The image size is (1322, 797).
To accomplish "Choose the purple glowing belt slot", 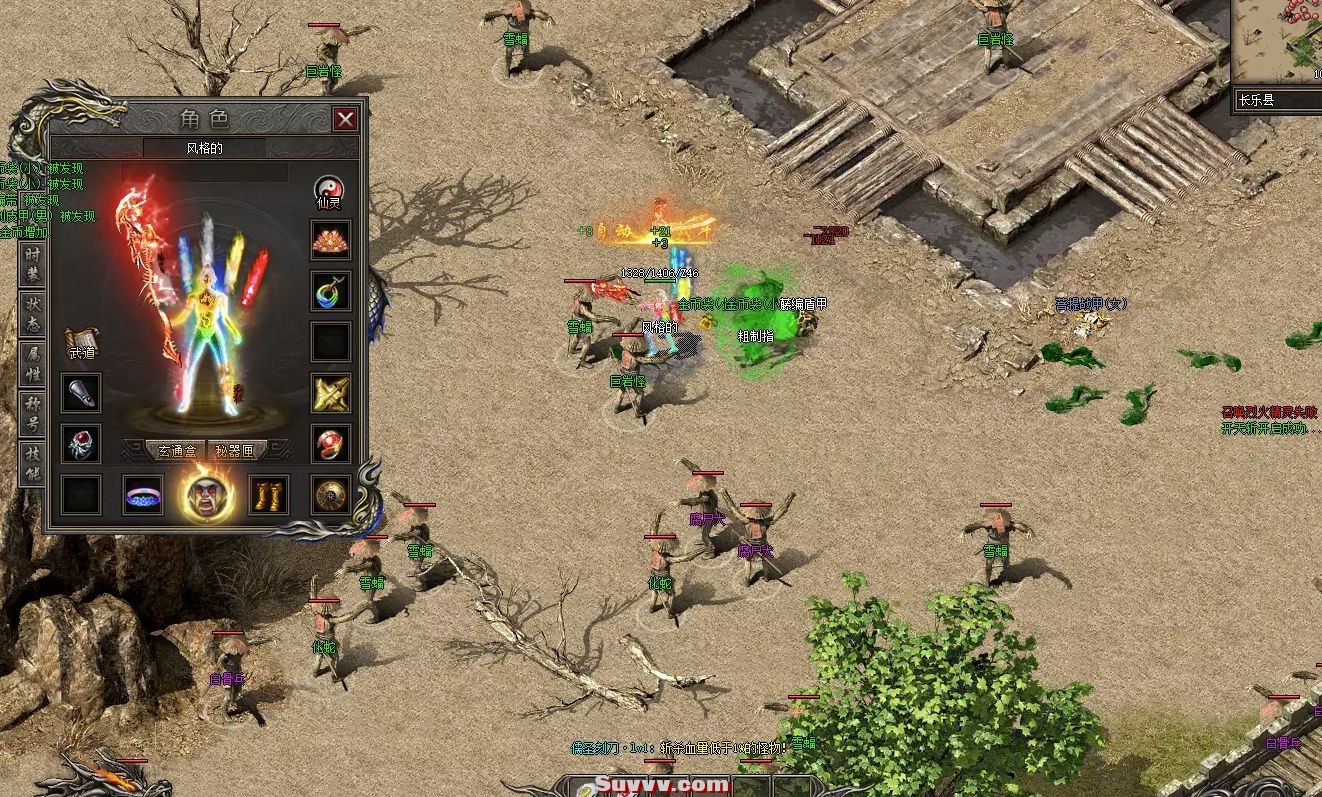I will 143,495.
